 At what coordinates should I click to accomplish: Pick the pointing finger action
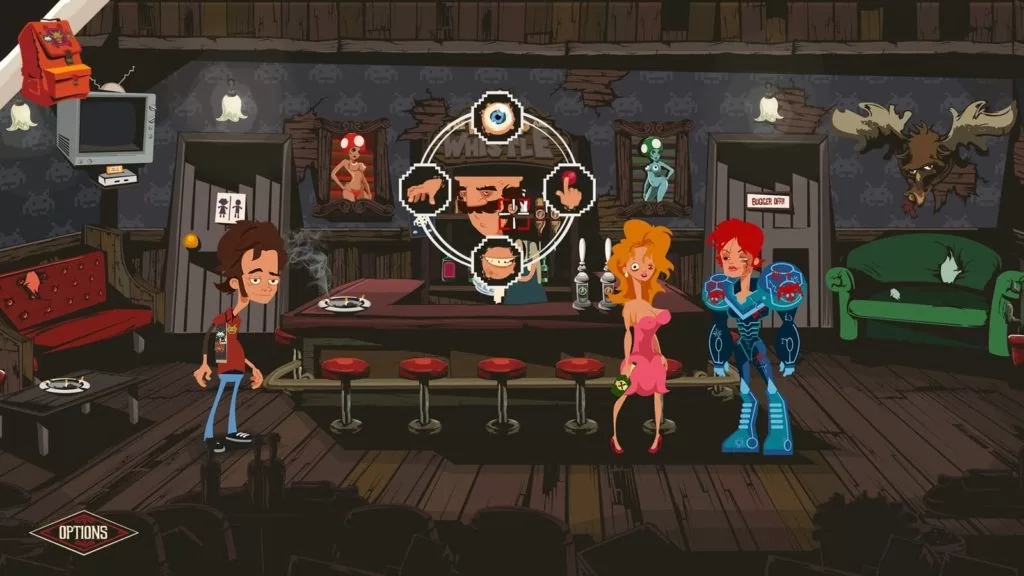(x=569, y=188)
